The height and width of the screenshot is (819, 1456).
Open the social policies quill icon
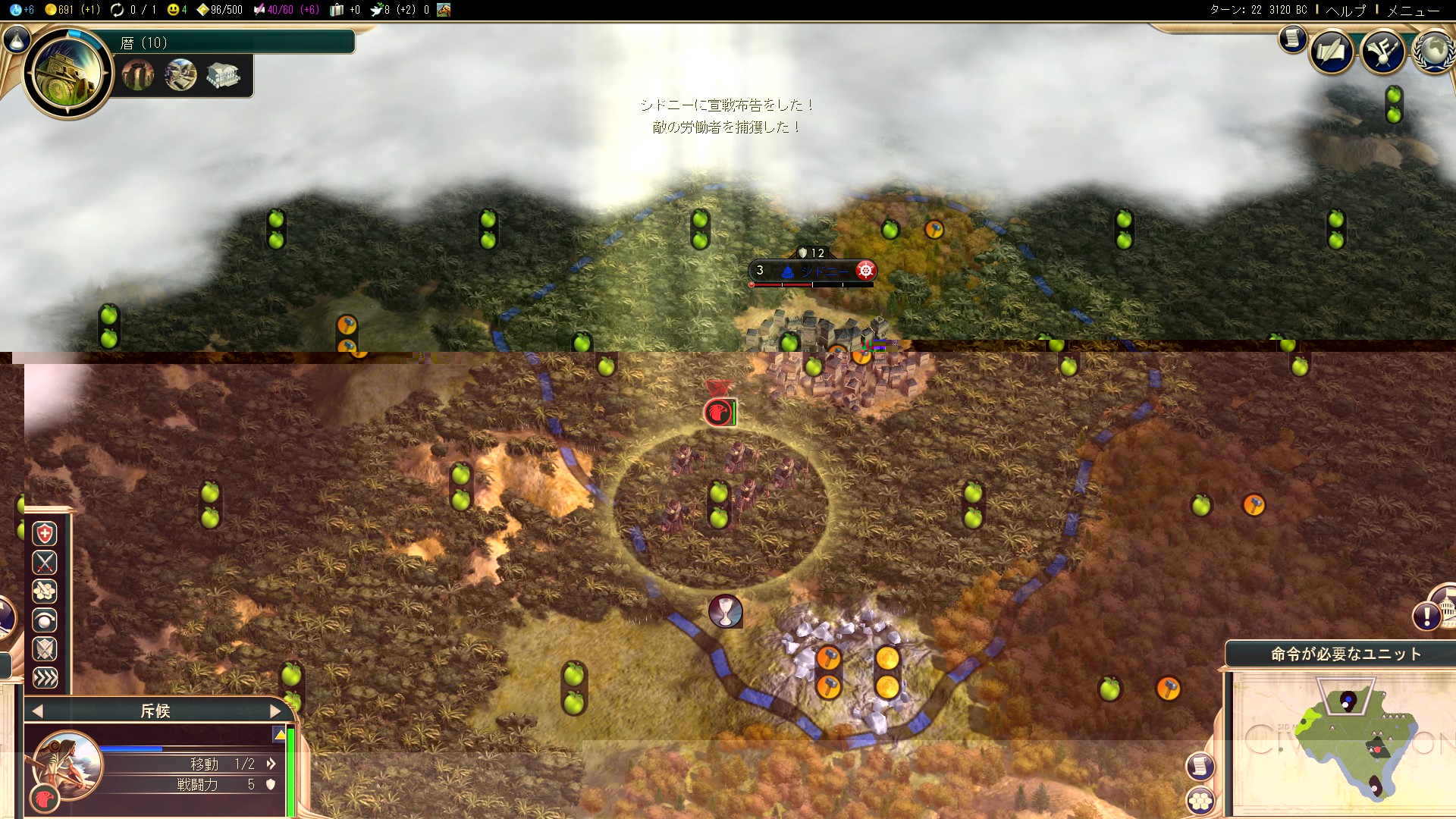pos(1332,52)
